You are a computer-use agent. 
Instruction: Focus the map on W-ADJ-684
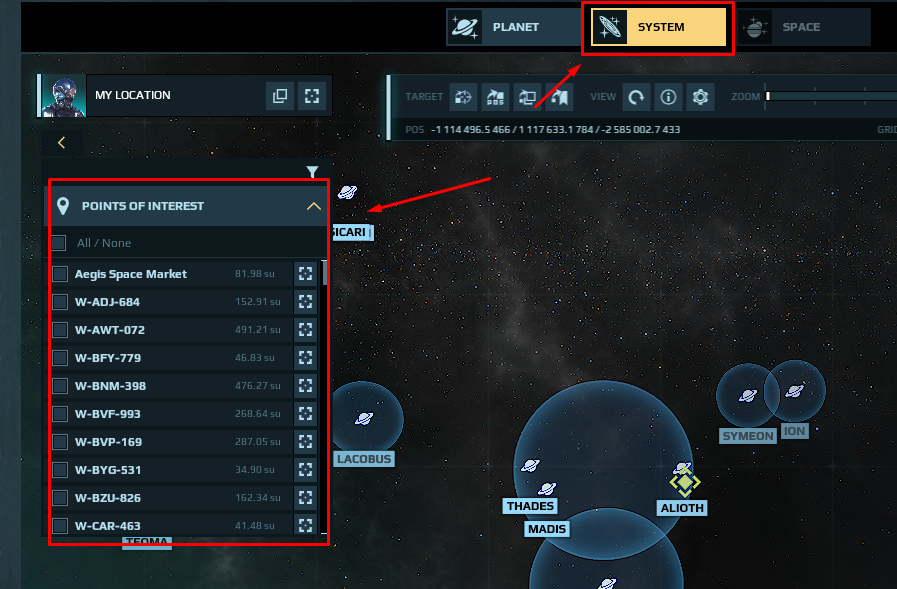click(306, 302)
